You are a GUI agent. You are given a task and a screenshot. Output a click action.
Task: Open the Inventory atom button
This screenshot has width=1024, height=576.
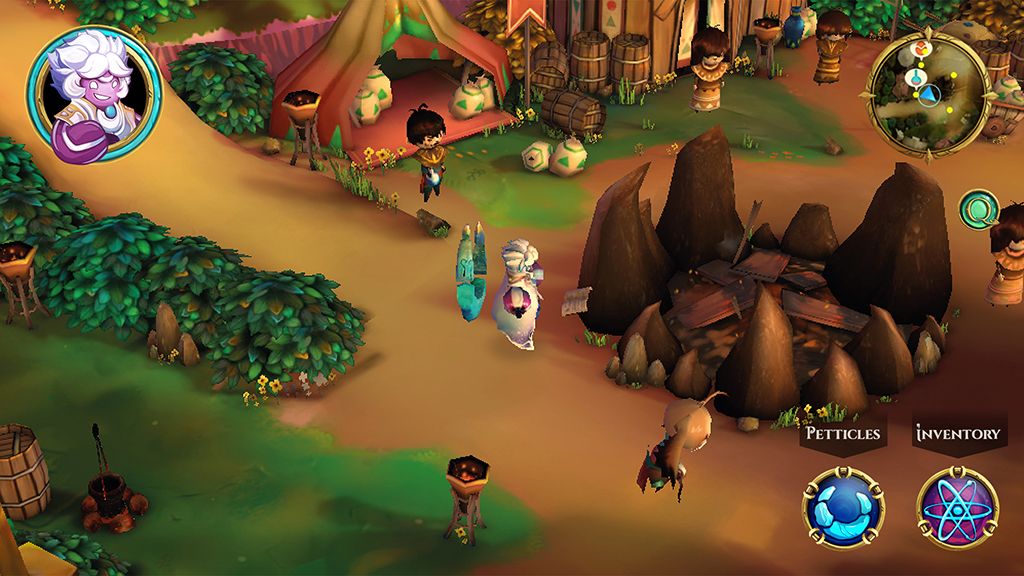(957, 508)
